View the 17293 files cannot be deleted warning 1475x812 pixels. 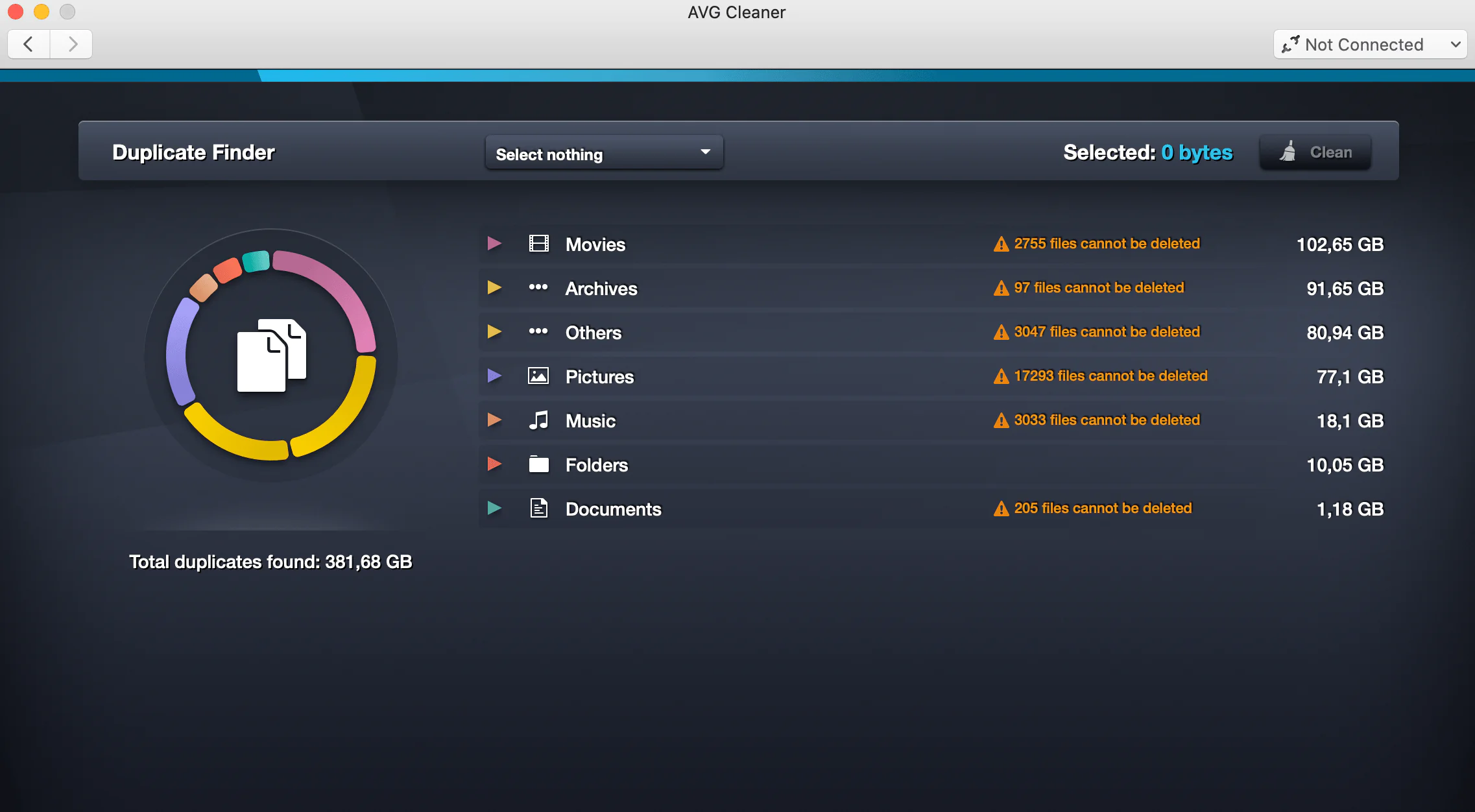1101,376
